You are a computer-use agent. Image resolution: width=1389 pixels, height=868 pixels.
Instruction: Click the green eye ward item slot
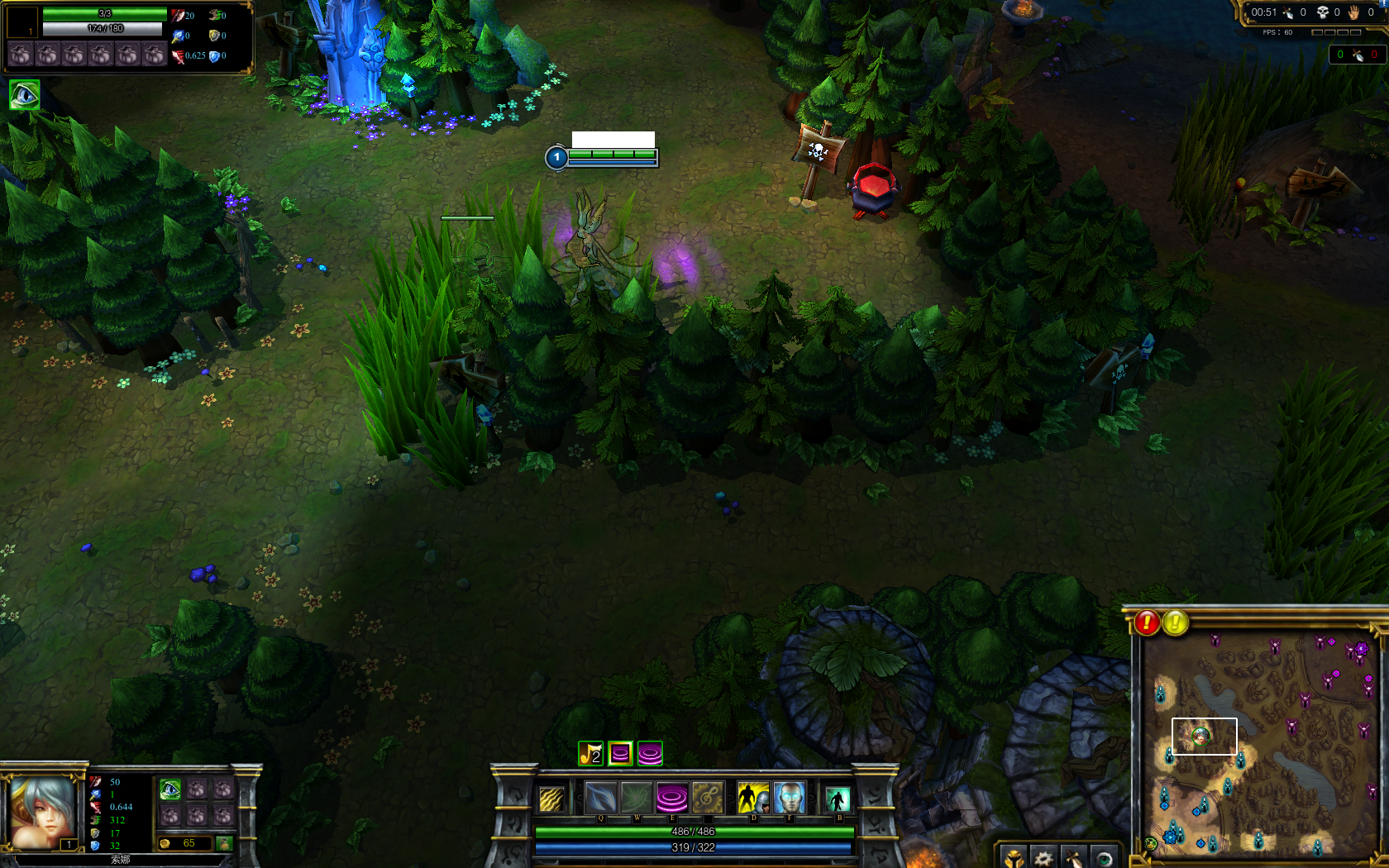tap(170, 789)
